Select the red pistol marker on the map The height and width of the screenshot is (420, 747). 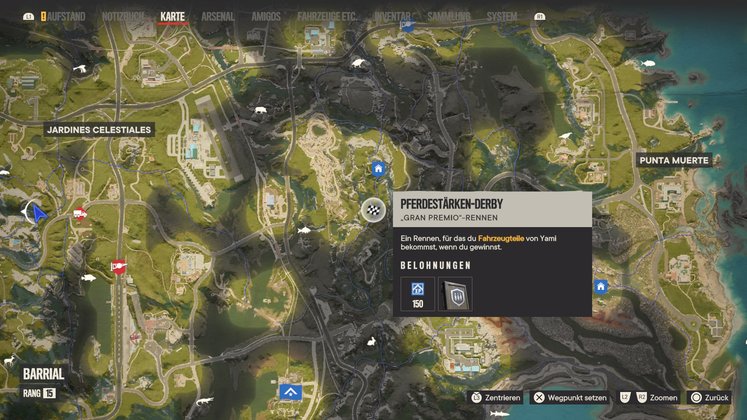point(118,266)
